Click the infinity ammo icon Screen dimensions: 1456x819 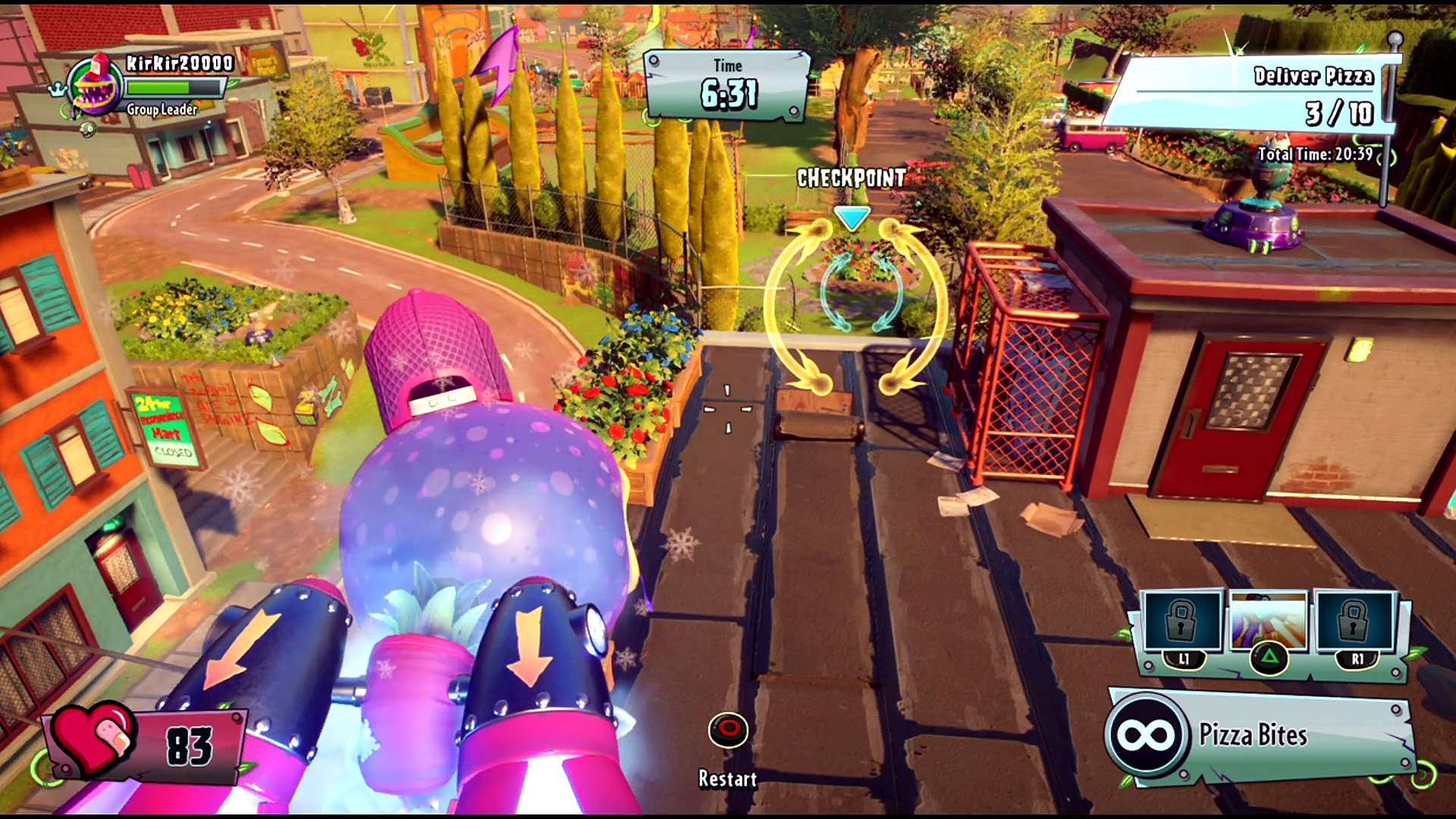pyautogui.click(x=1147, y=735)
